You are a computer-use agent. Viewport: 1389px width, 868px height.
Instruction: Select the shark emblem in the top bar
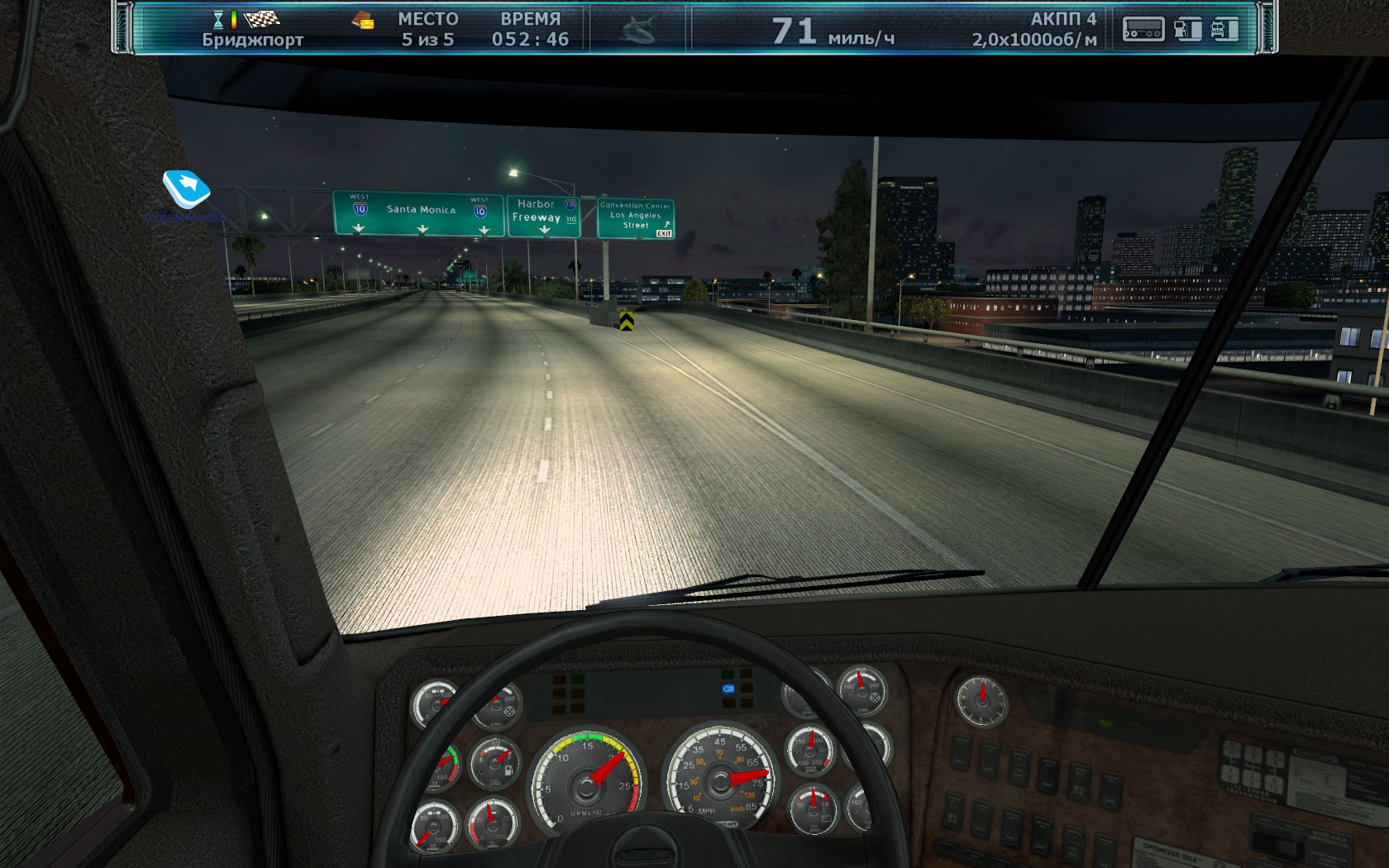[638, 30]
